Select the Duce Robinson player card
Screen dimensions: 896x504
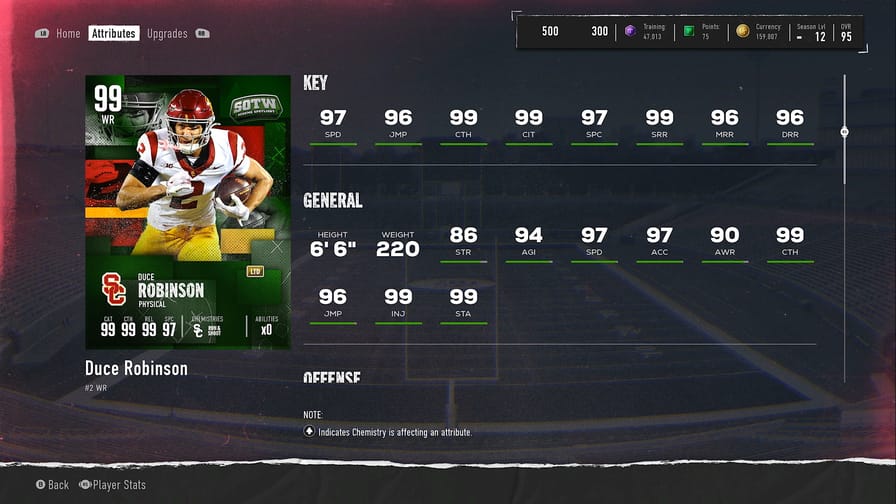(x=188, y=212)
